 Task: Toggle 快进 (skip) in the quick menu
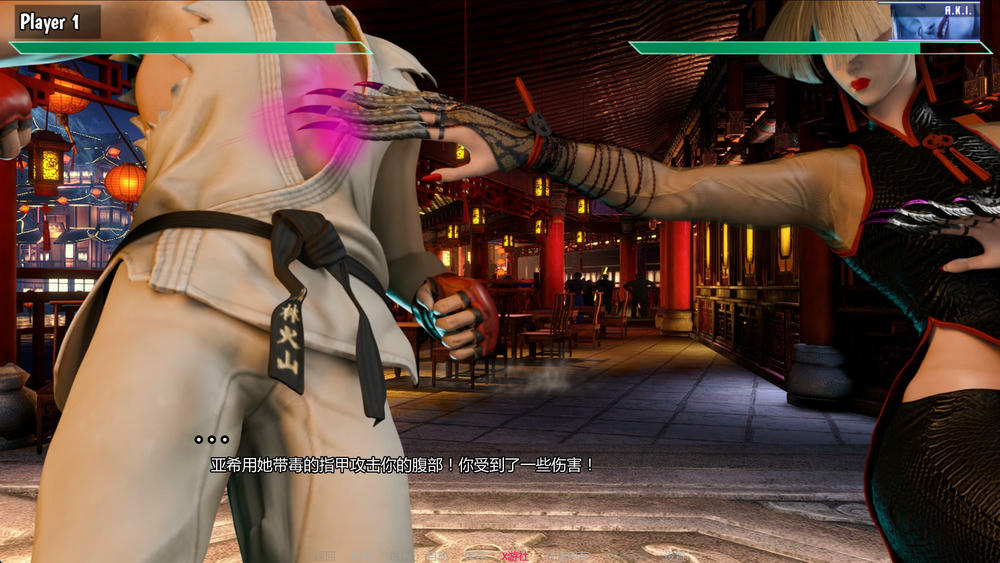pos(400,556)
